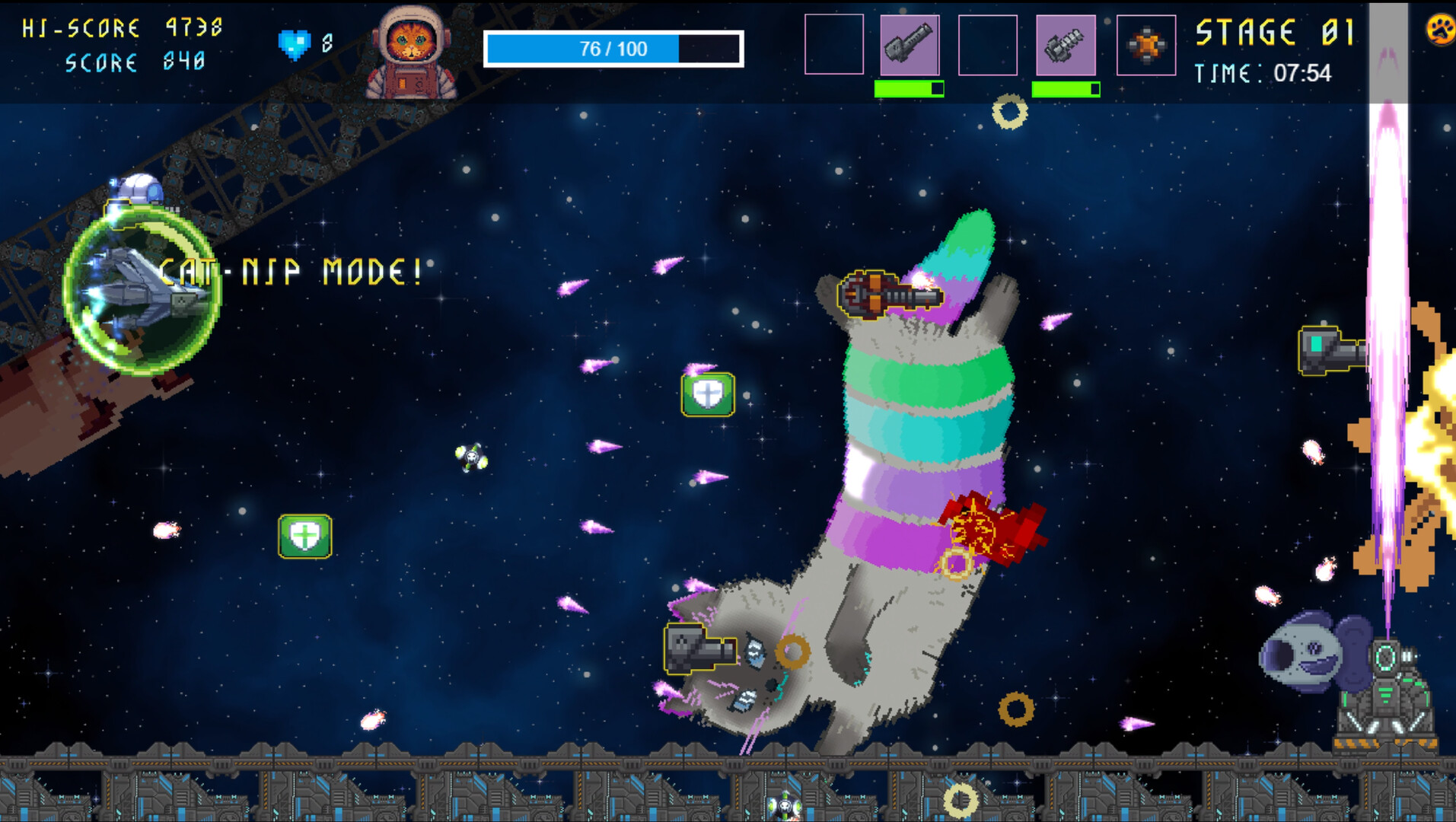Viewport: 1456px width, 822px height.
Task: Select the drill-shaped weapon slot
Action: (x=1066, y=45)
